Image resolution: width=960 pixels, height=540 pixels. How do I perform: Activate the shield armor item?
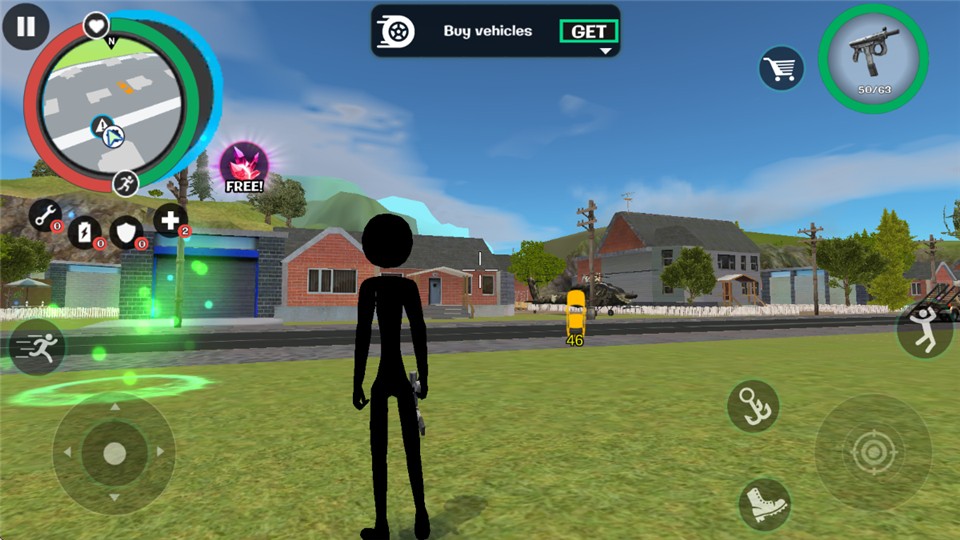127,231
